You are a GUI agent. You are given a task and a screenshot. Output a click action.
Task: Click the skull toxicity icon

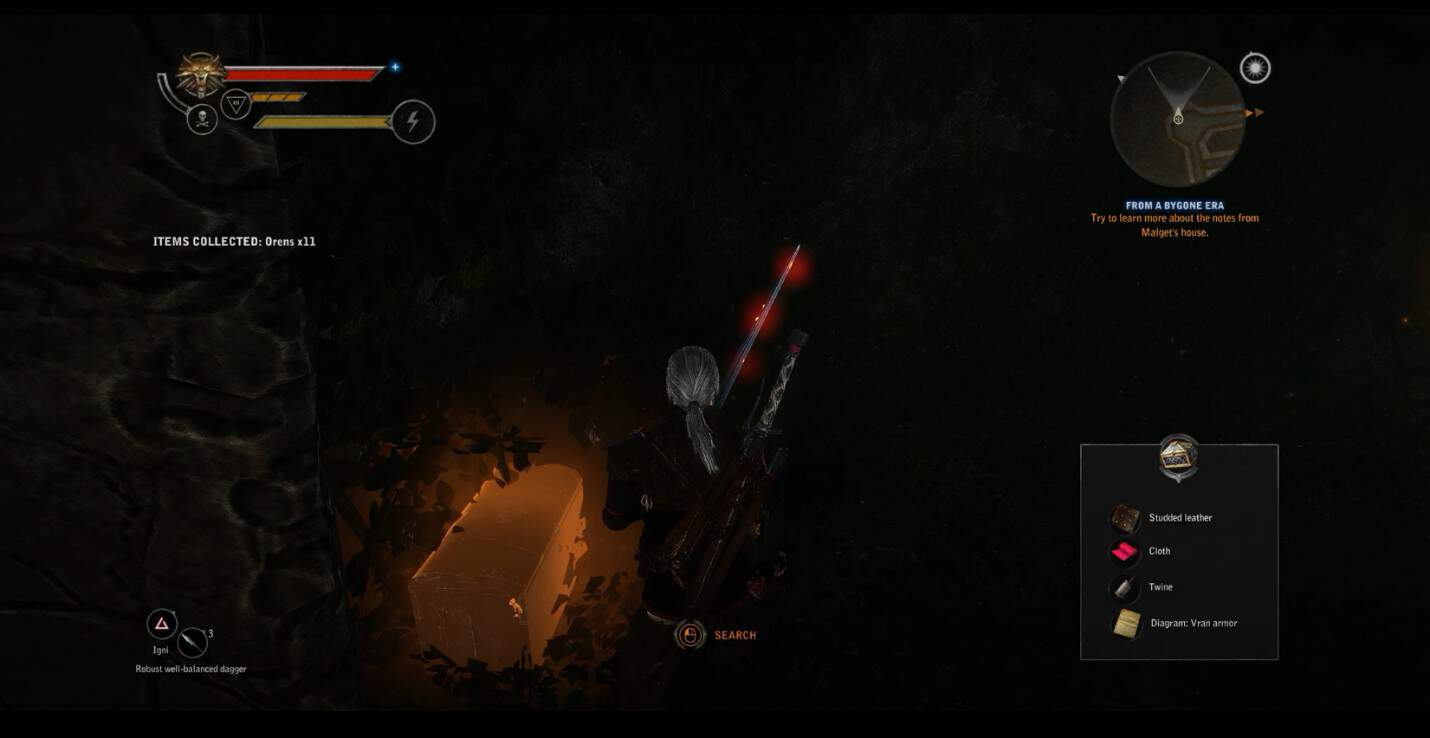(x=202, y=120)
